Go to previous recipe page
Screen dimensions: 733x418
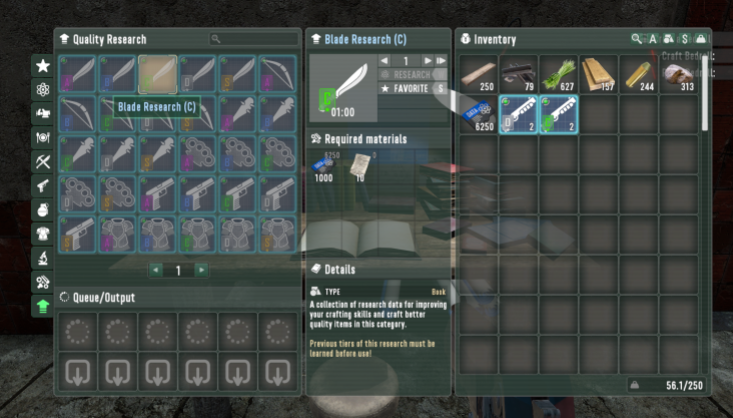[x=155, y=270]
